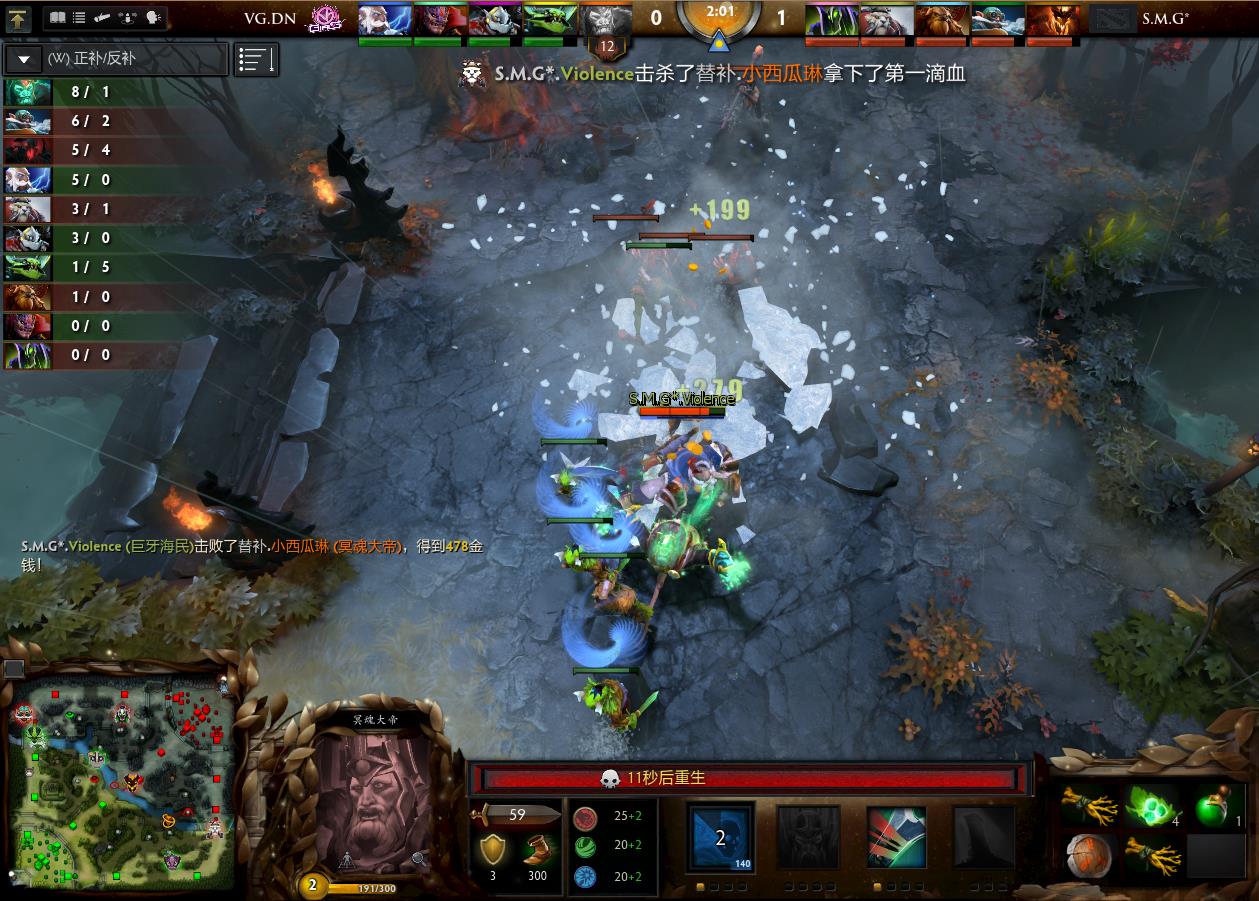Click the game clock showing 2:01
This screenshot has height=901, width=1259.
click(x=717, y=12)
